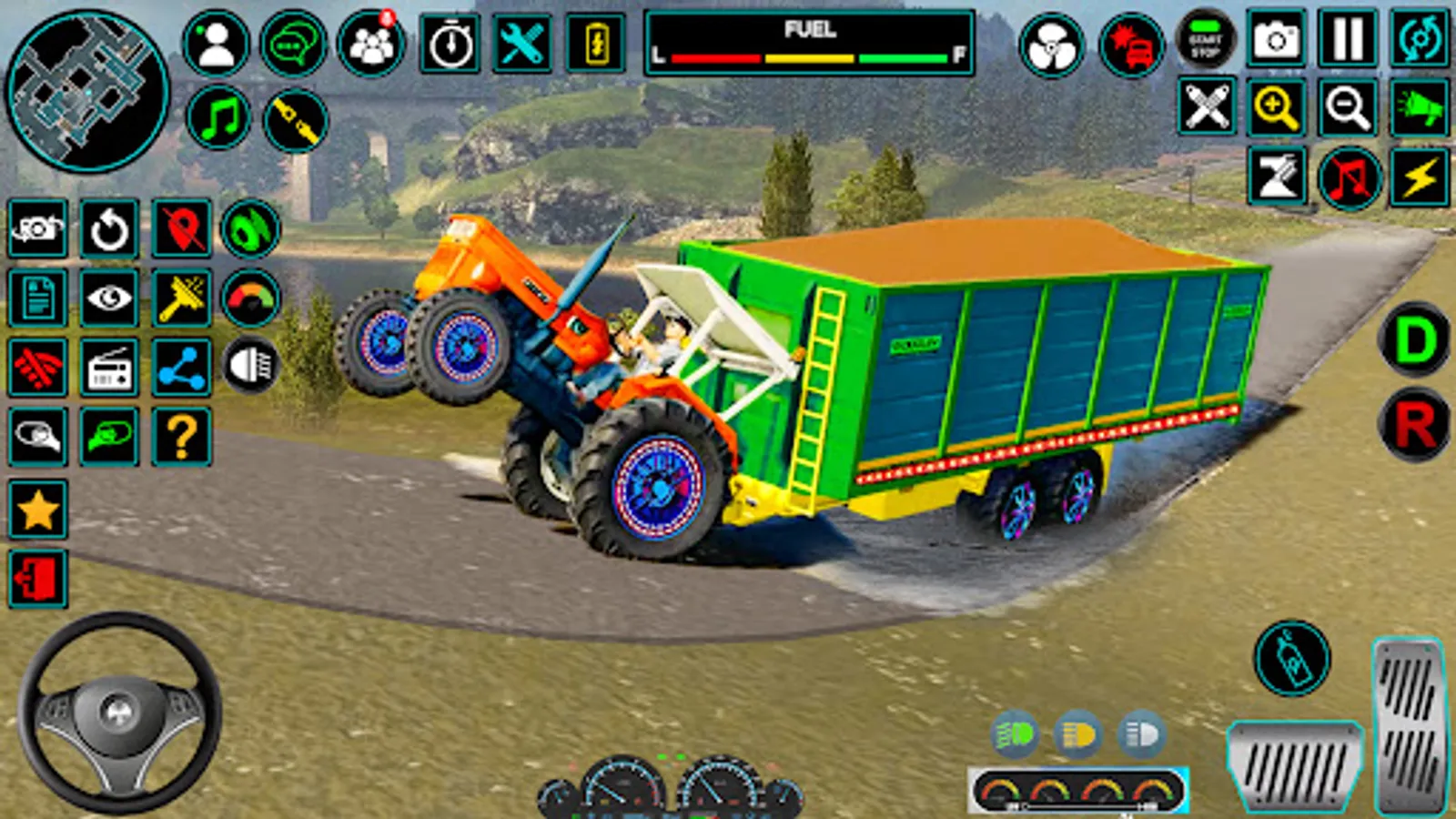The width and height of the screenshot is (1456, 819).
Task: Shift into Reverse gear R
Action: pyautogui.click(x=1414, y=424)
